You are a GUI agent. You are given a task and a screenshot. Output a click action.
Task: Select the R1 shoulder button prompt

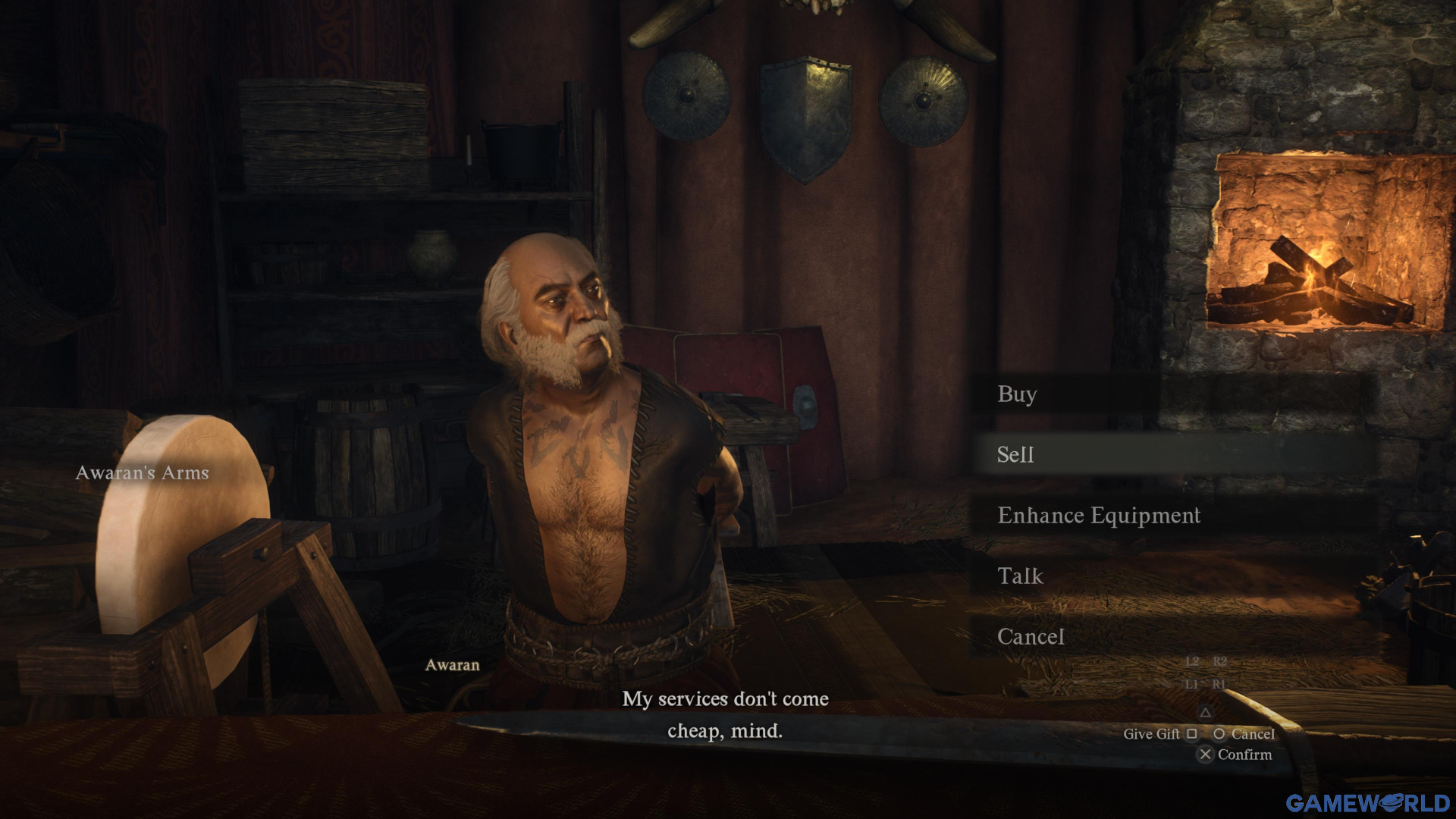1219,685
